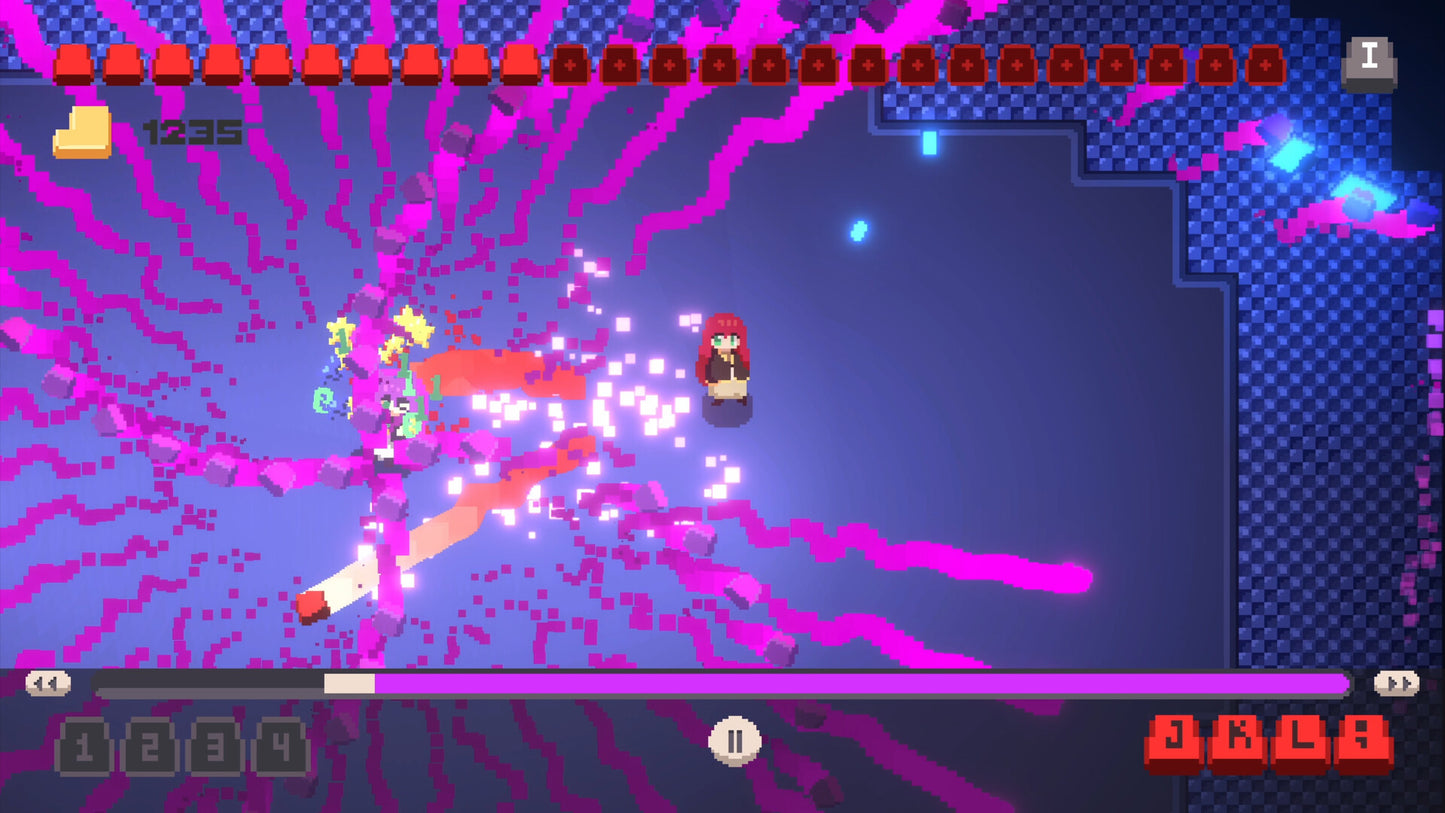Click the fast-forward double-arrow button
The height and width of the screenshot is (813, 1445).
click(x=1396, y=683)
